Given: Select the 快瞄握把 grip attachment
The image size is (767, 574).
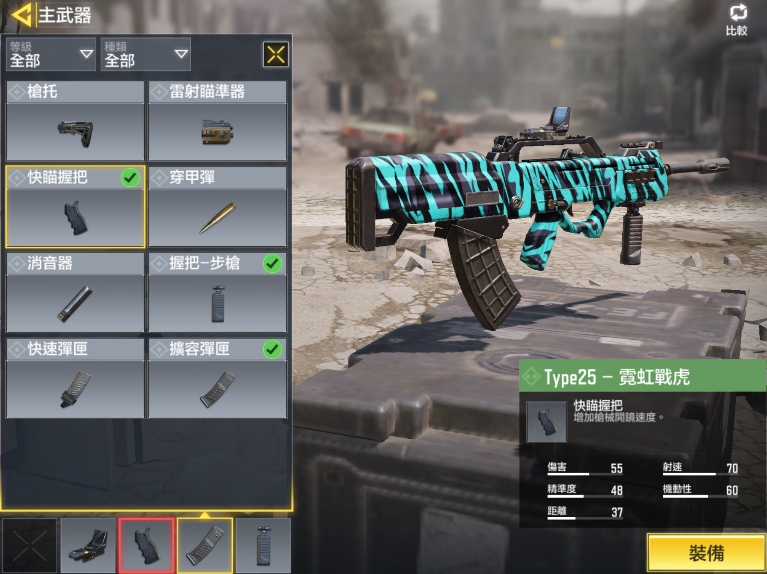Looking at the screenshot, I should [75, 206].
